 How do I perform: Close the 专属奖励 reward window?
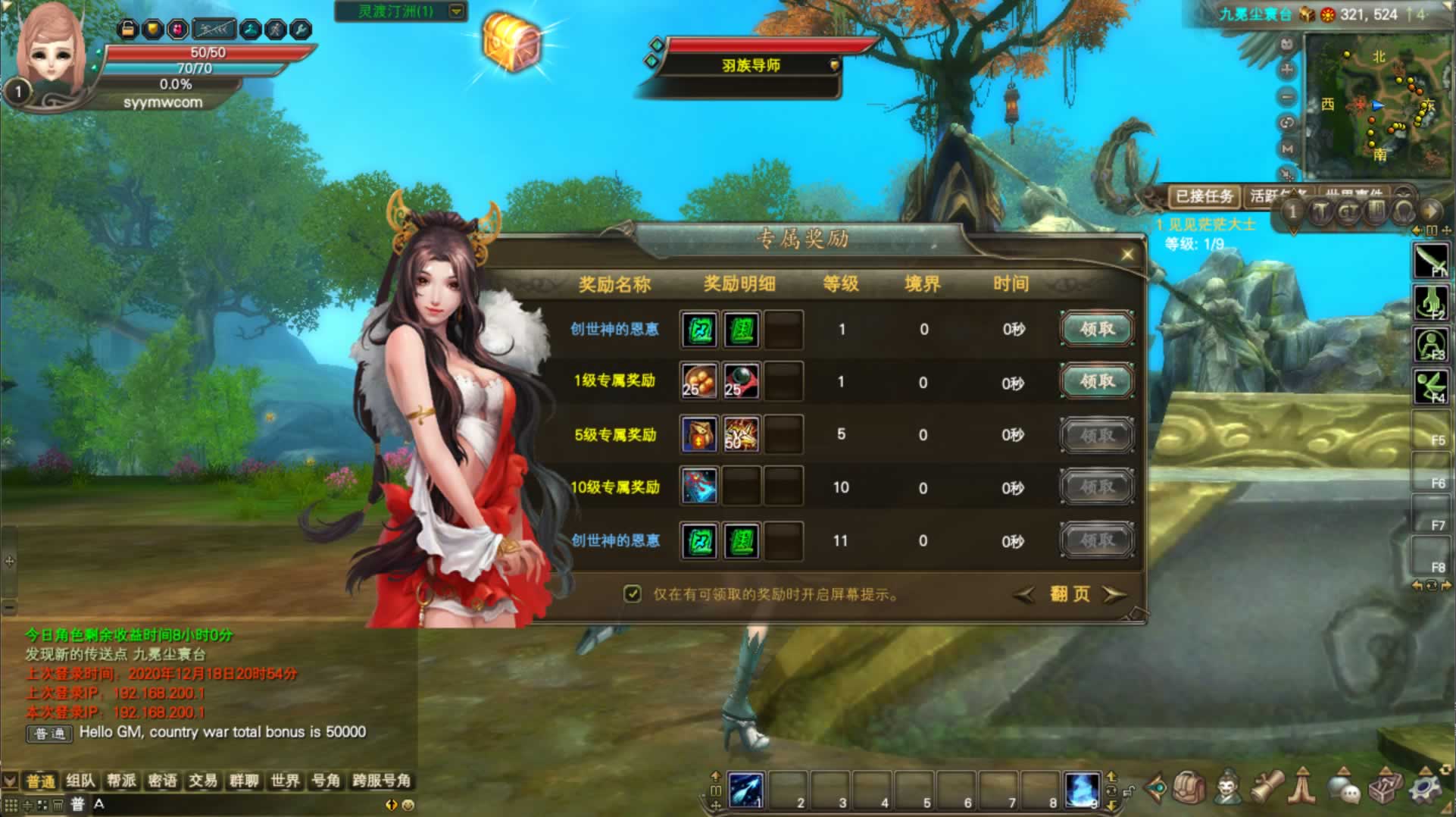click(1127, 255)
